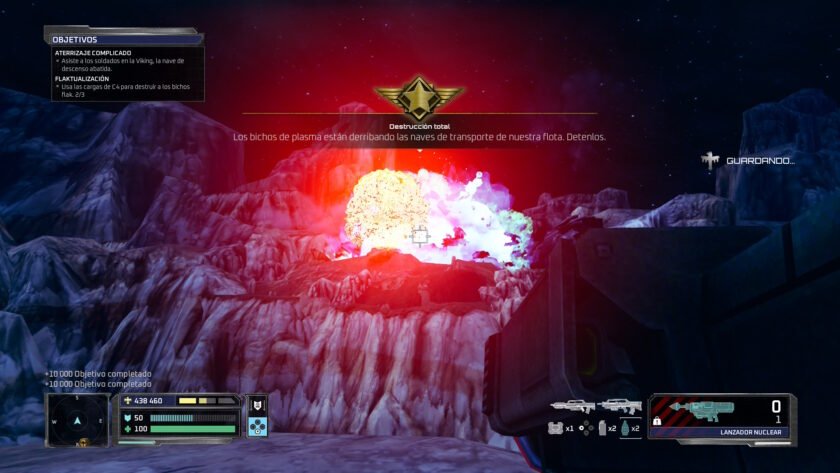840x473 pixels.
Task: Switch to the first assault rifle icon
Action: point(571,407)
